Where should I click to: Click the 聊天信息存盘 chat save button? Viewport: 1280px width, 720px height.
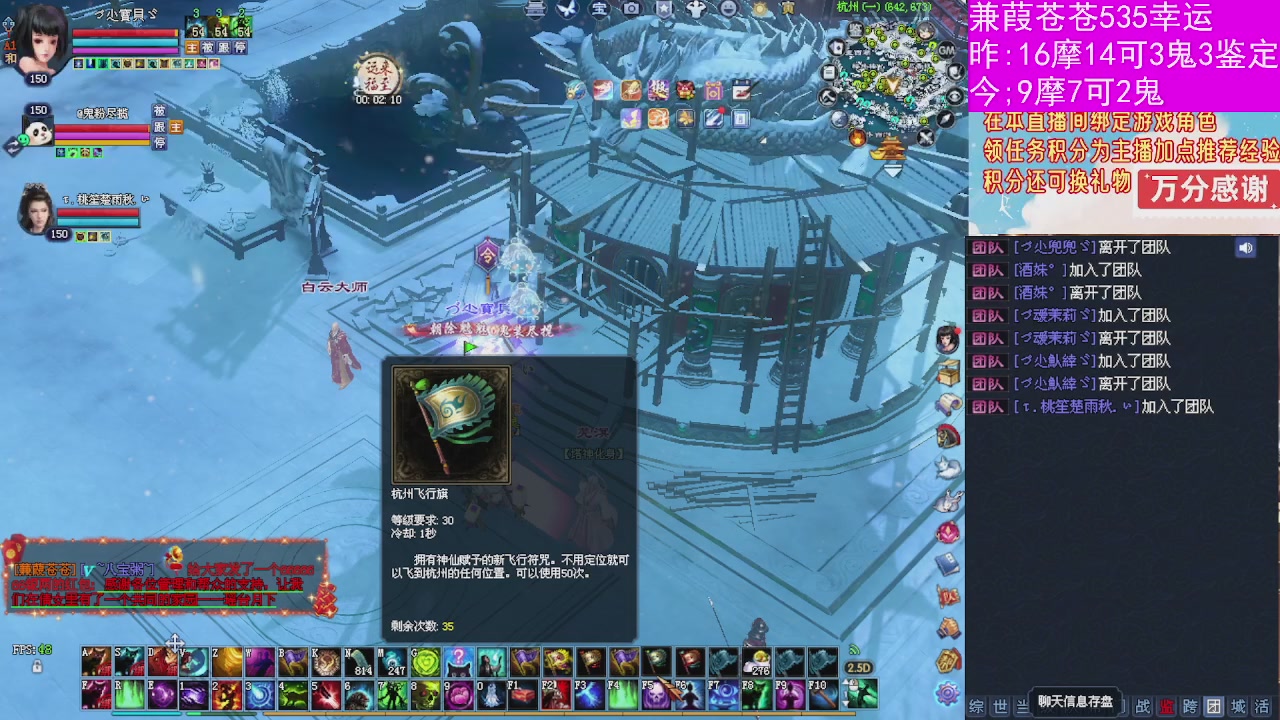coord(1075,703)
